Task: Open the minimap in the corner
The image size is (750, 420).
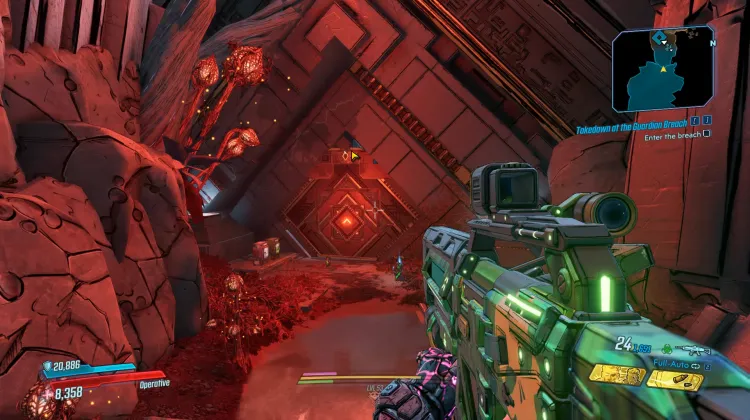Action: tap(662, 69)
